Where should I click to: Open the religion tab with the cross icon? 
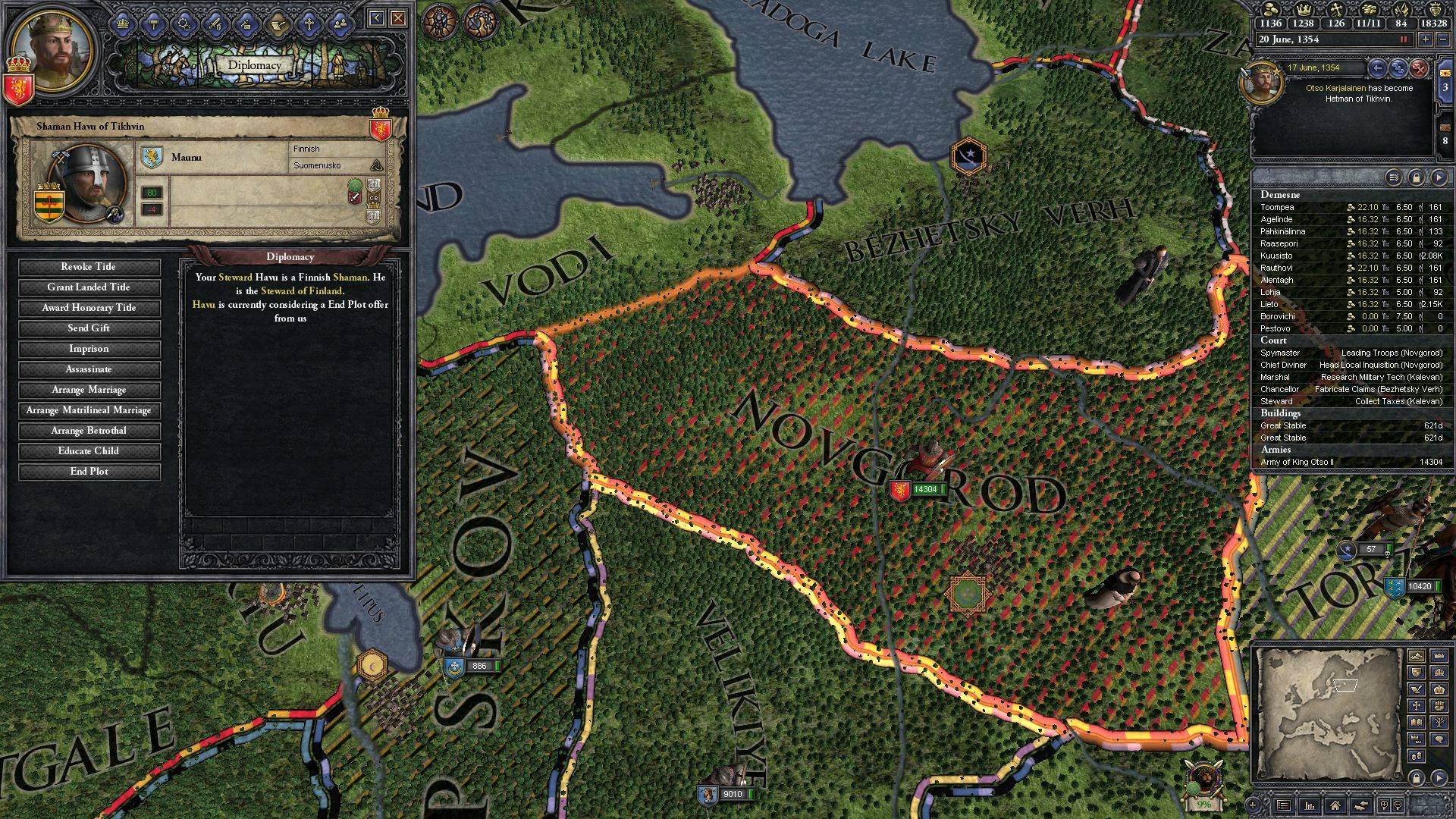coord(309,24)
